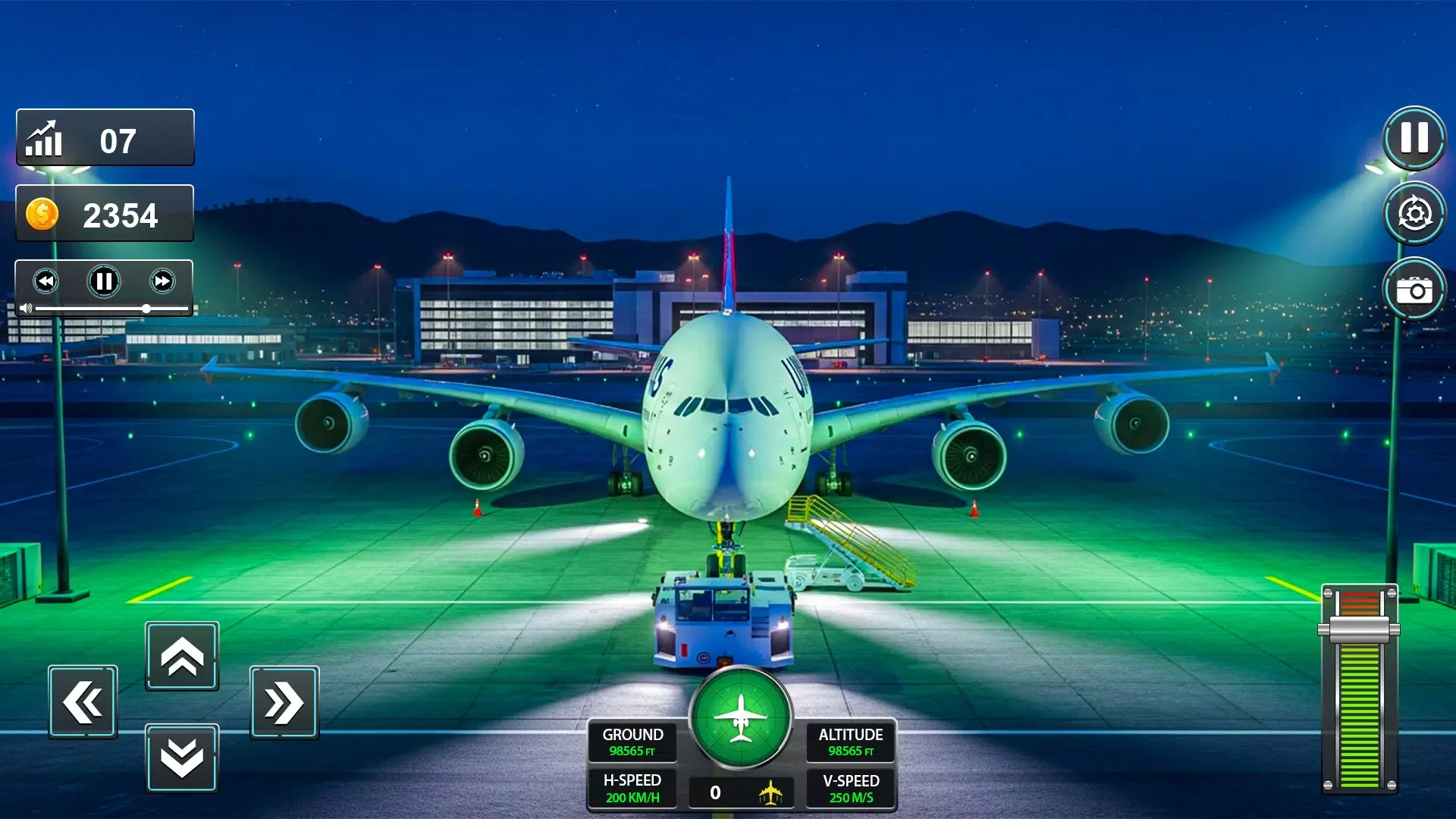Steer left using the left arrow
Viewport: 1456px width, 819px height.
pos(82,701)
